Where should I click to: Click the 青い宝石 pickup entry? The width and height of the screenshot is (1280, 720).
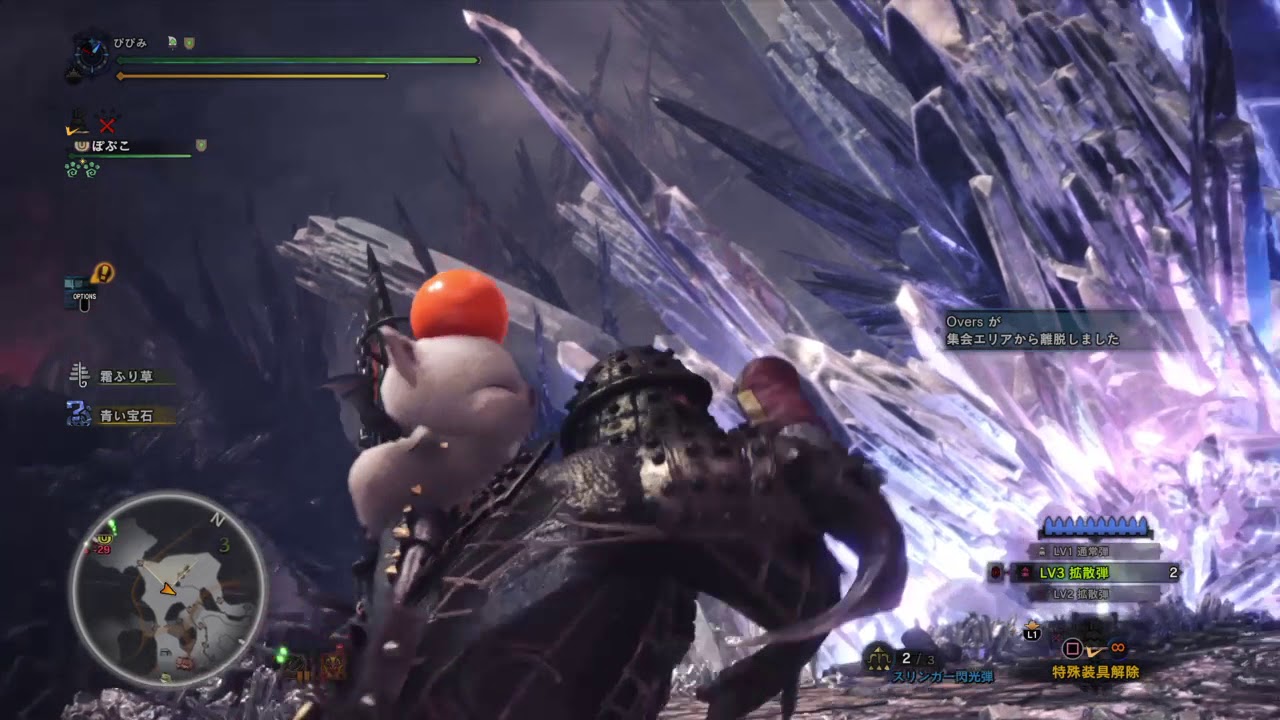pyautogui.click(x=124, y=415)
